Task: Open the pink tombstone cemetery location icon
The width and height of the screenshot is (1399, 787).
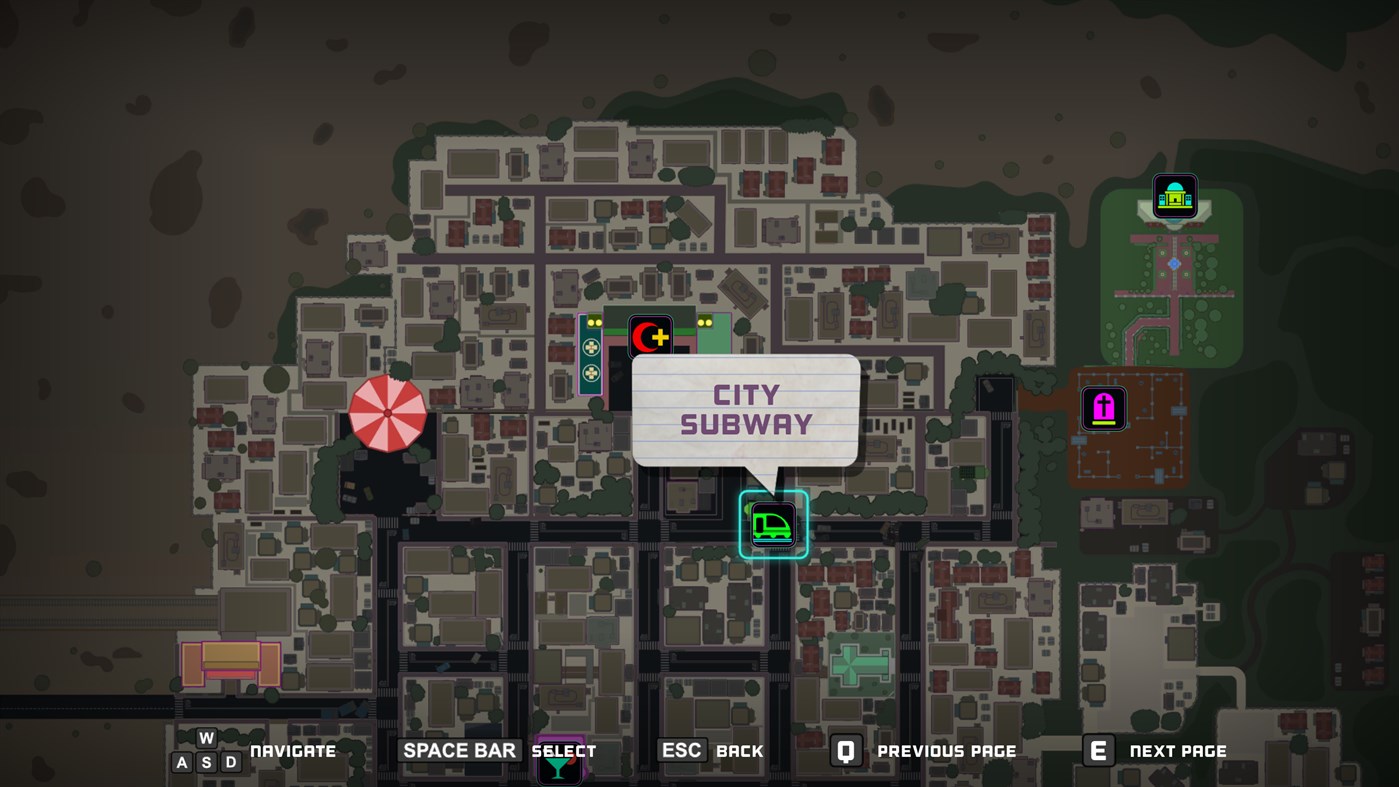Action: point(1103,408)
